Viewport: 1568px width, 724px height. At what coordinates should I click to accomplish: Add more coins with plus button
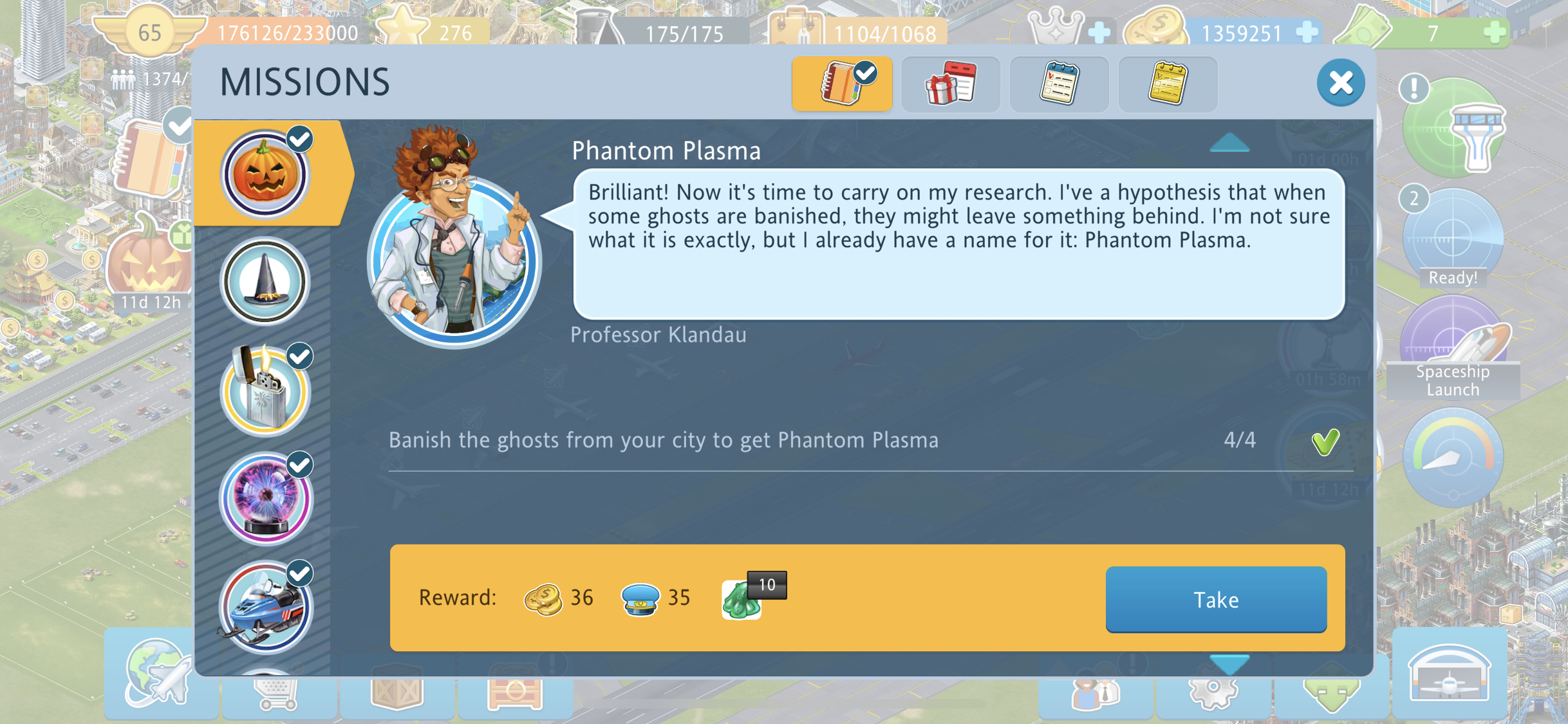pyautogui.click(x=1307, y=32)
